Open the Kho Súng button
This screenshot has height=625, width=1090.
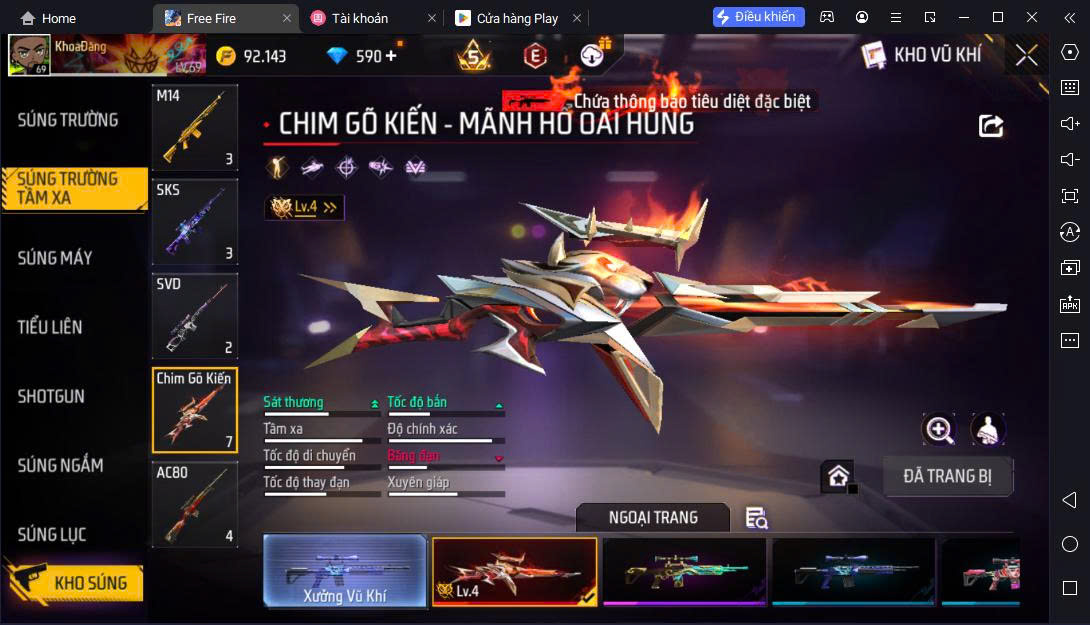(x=74, y=583)
